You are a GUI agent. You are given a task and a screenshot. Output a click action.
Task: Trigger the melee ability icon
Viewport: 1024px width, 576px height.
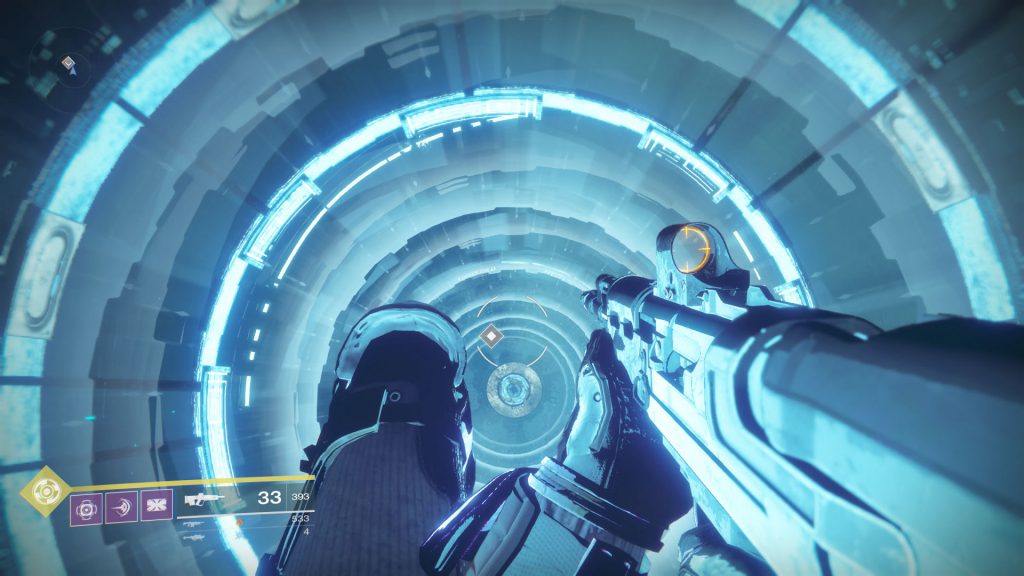121,507
